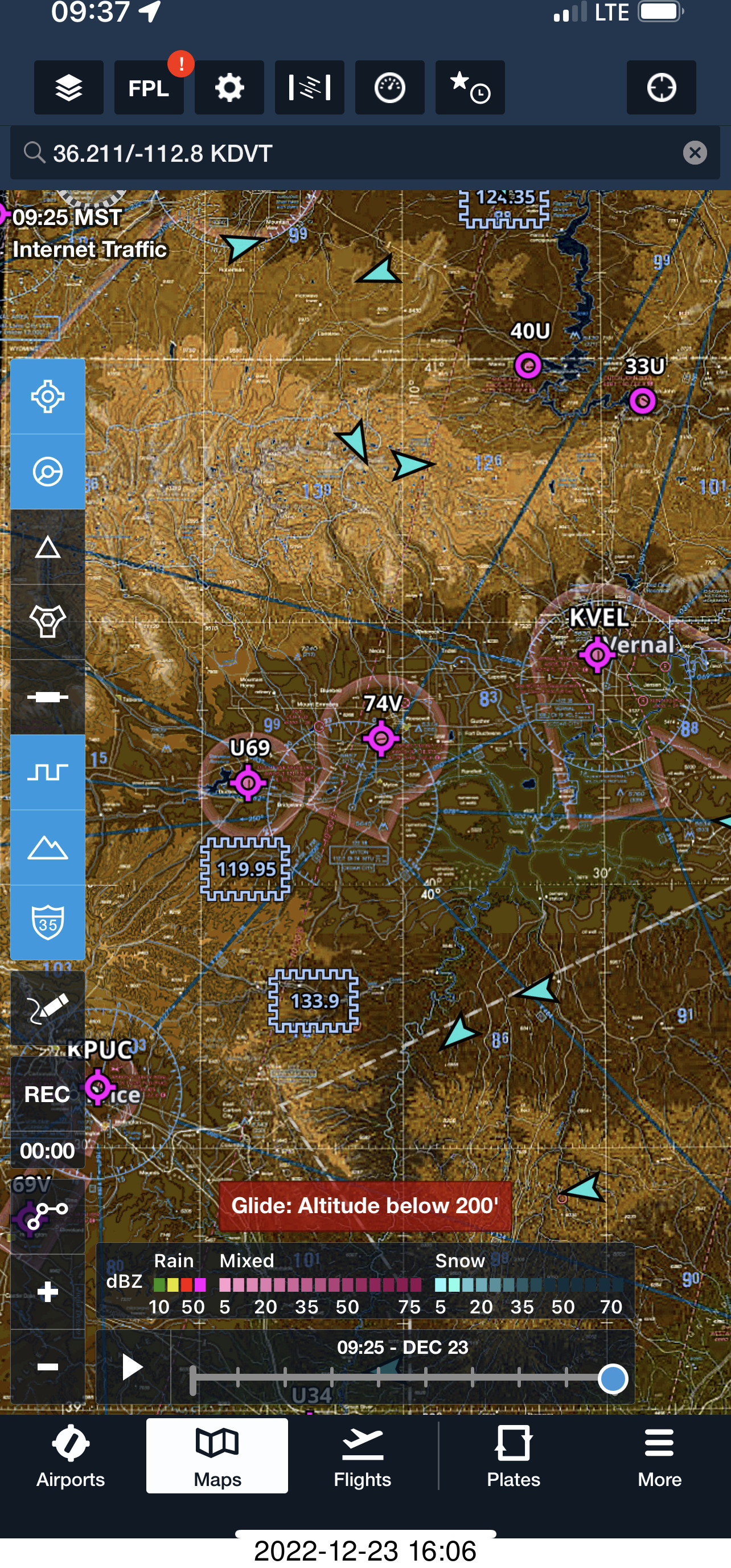The height and width of the screenshot is (1568, 731).
Task: Clear the search field text
Action: tap(695, 153)
